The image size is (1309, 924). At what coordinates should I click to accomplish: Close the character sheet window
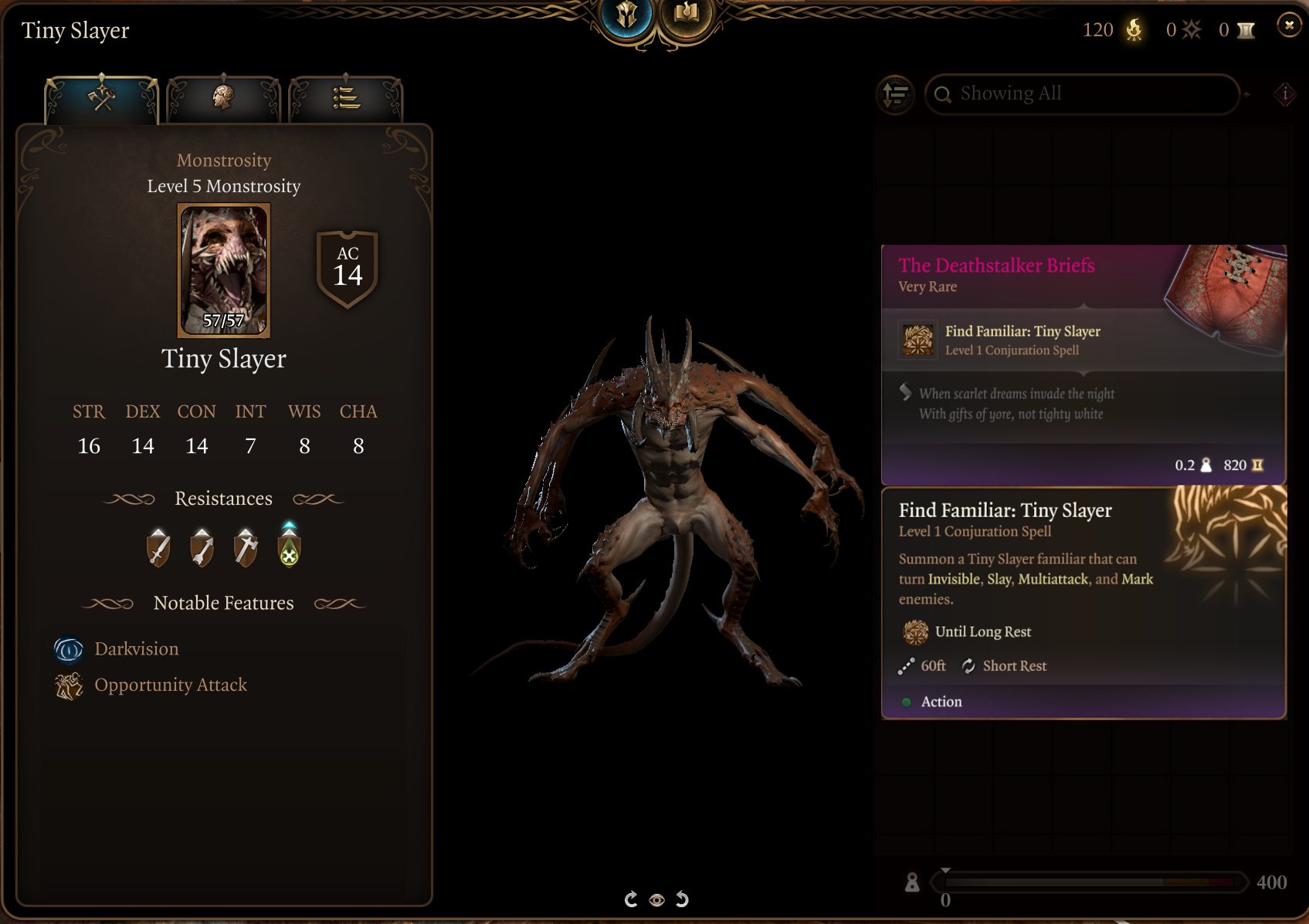point(1288,25)
